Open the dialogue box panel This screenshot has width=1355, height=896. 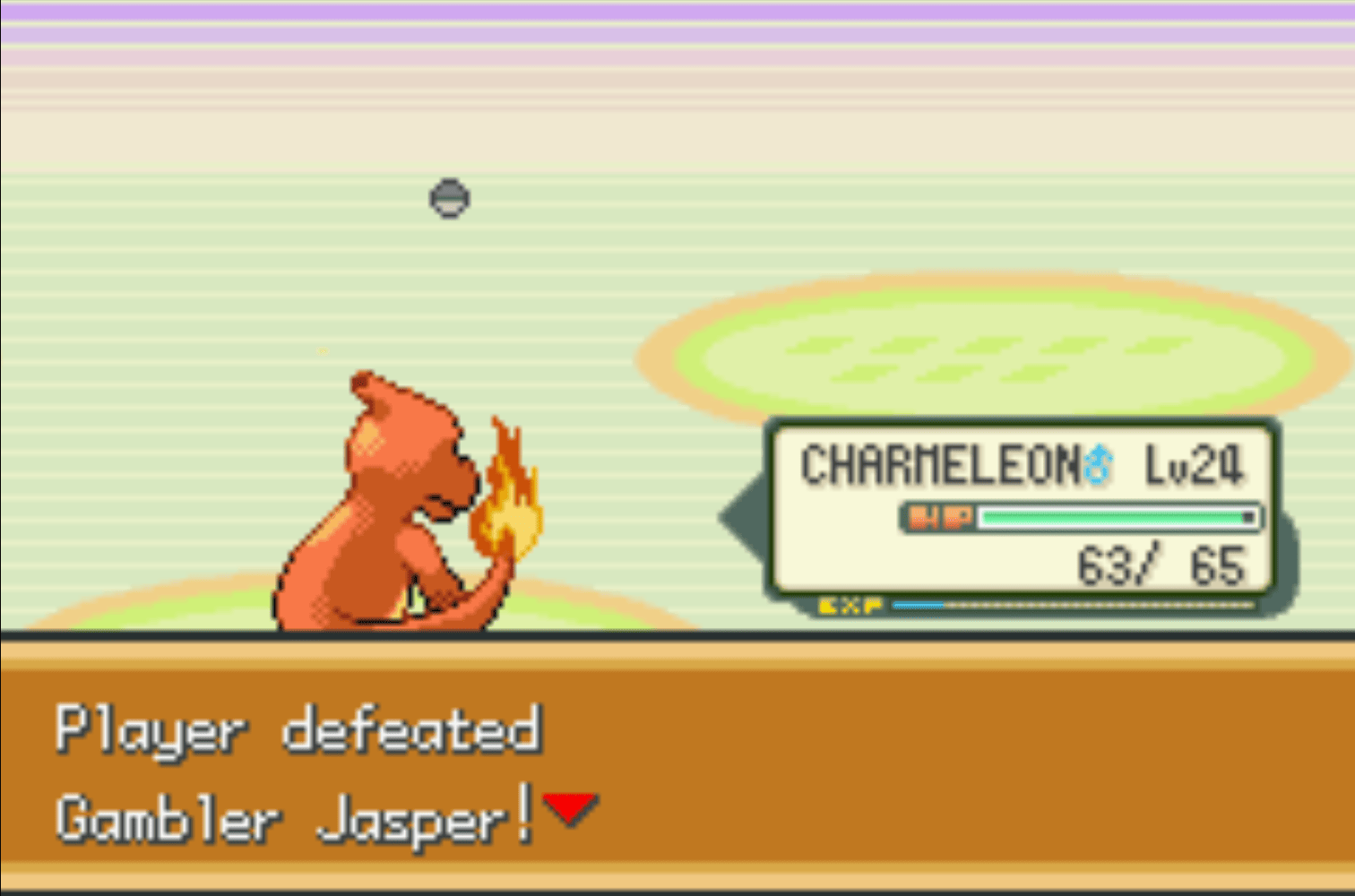677,771
